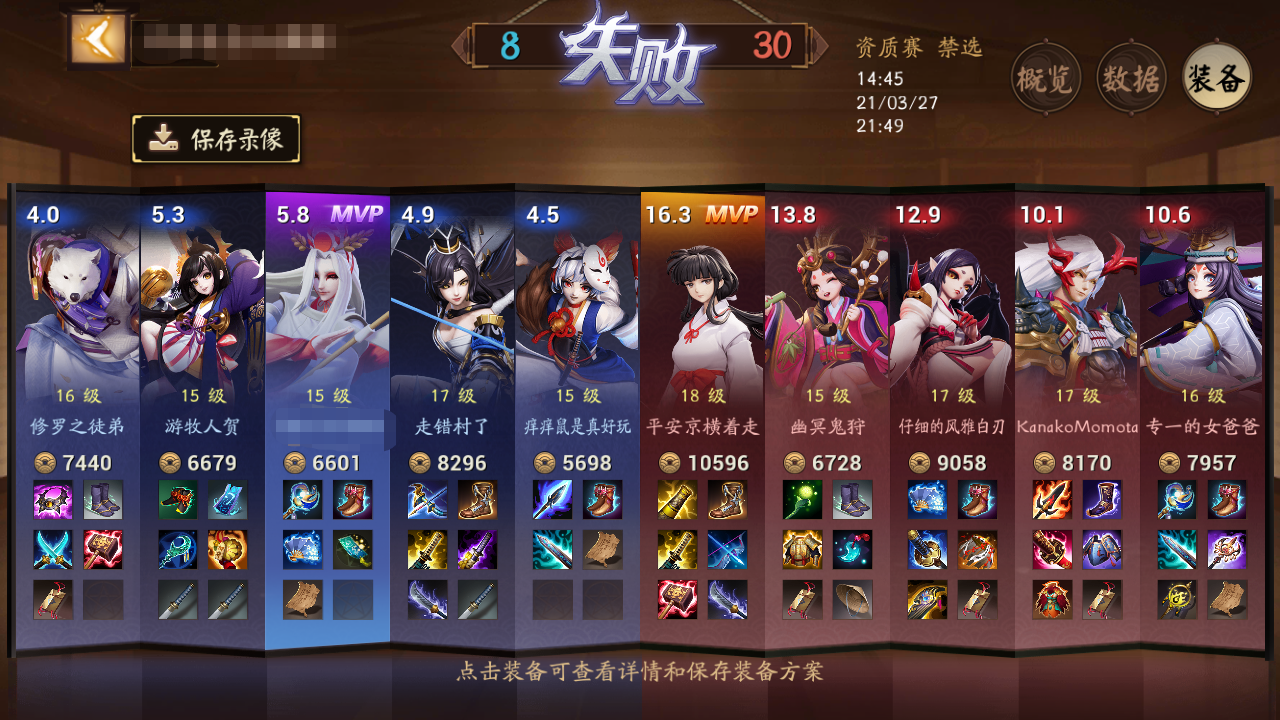
Task: Open the green orb item under 幽冥鬼狩
Action: coord(803,500)
